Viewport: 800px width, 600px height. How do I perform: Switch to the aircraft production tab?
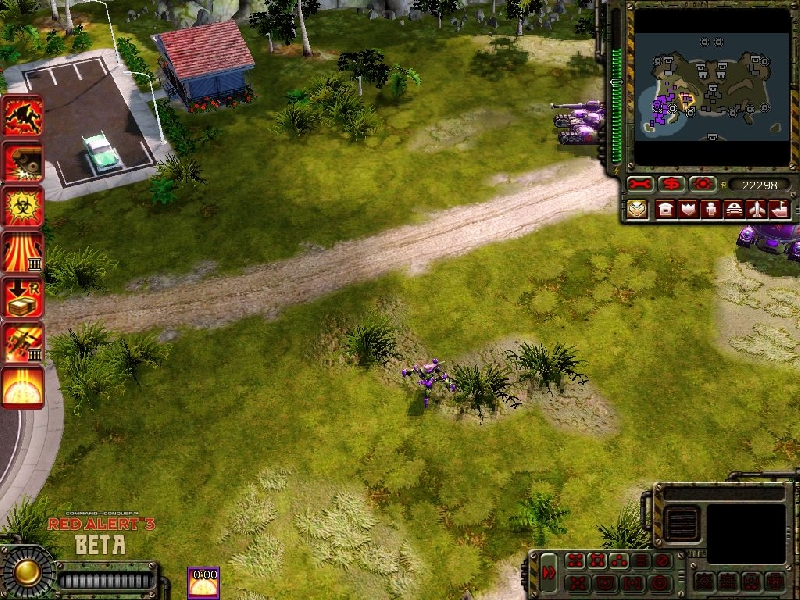point(757,210)
